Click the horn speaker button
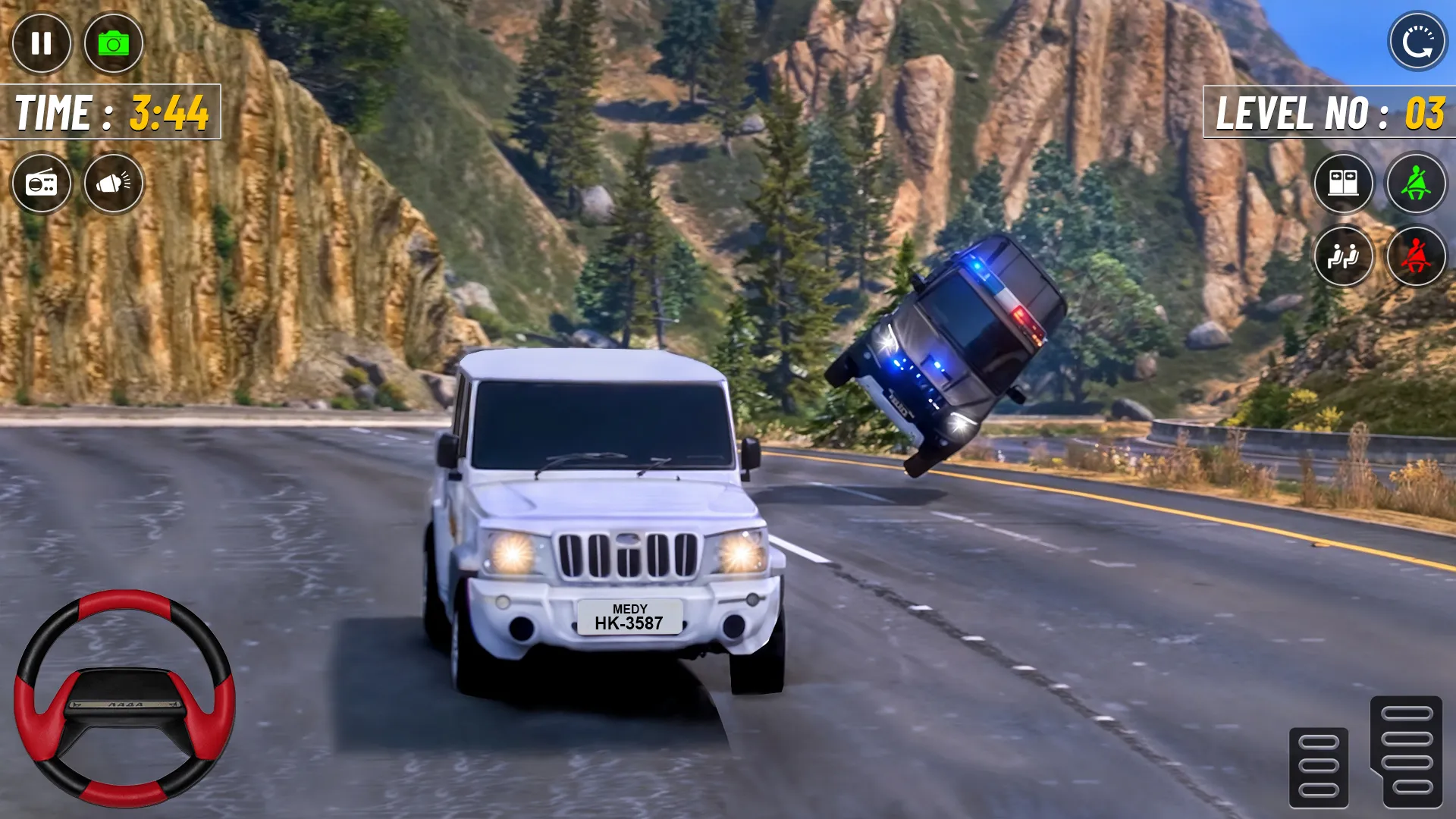 114,184
